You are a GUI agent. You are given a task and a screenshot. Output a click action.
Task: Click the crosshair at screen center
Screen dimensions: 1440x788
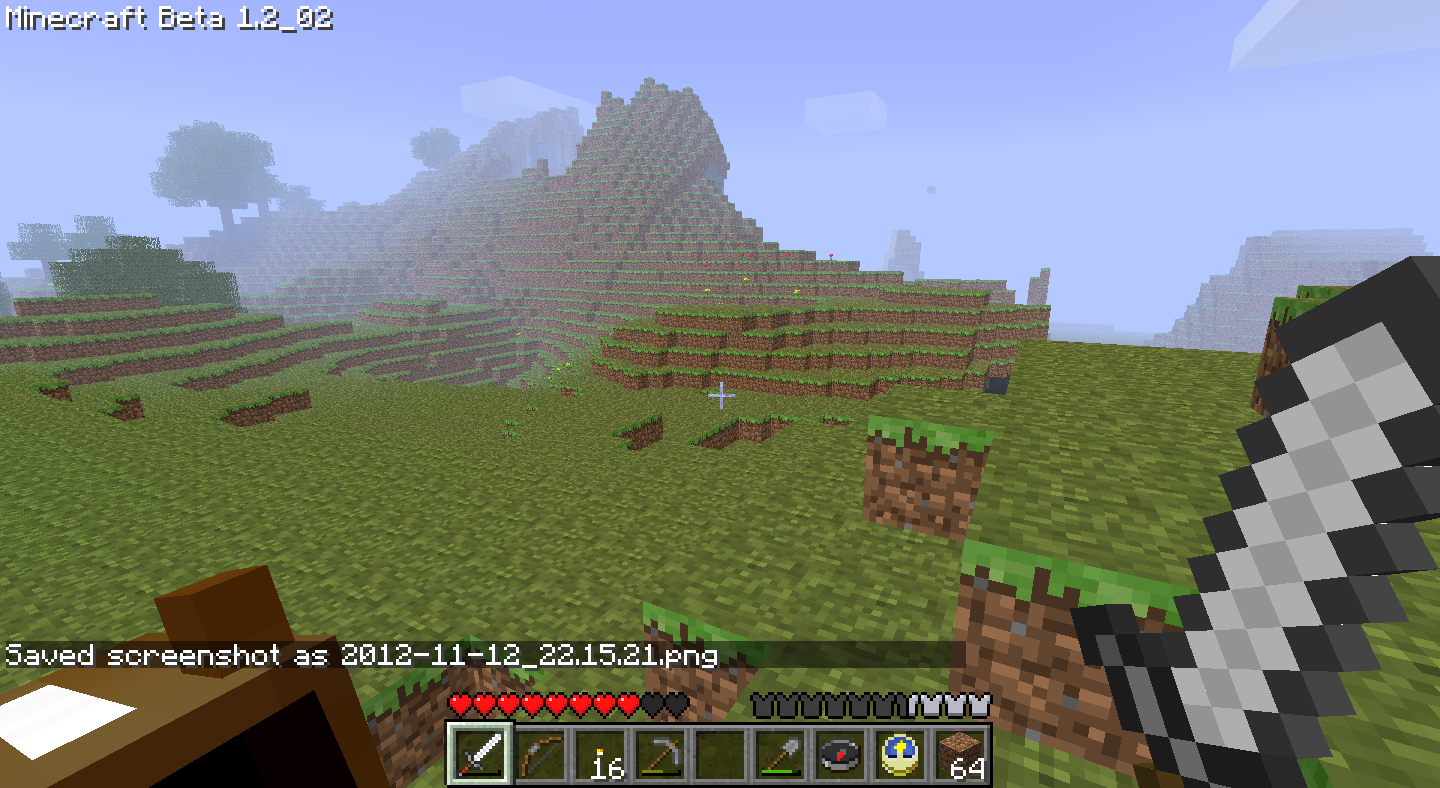[719, 397]
